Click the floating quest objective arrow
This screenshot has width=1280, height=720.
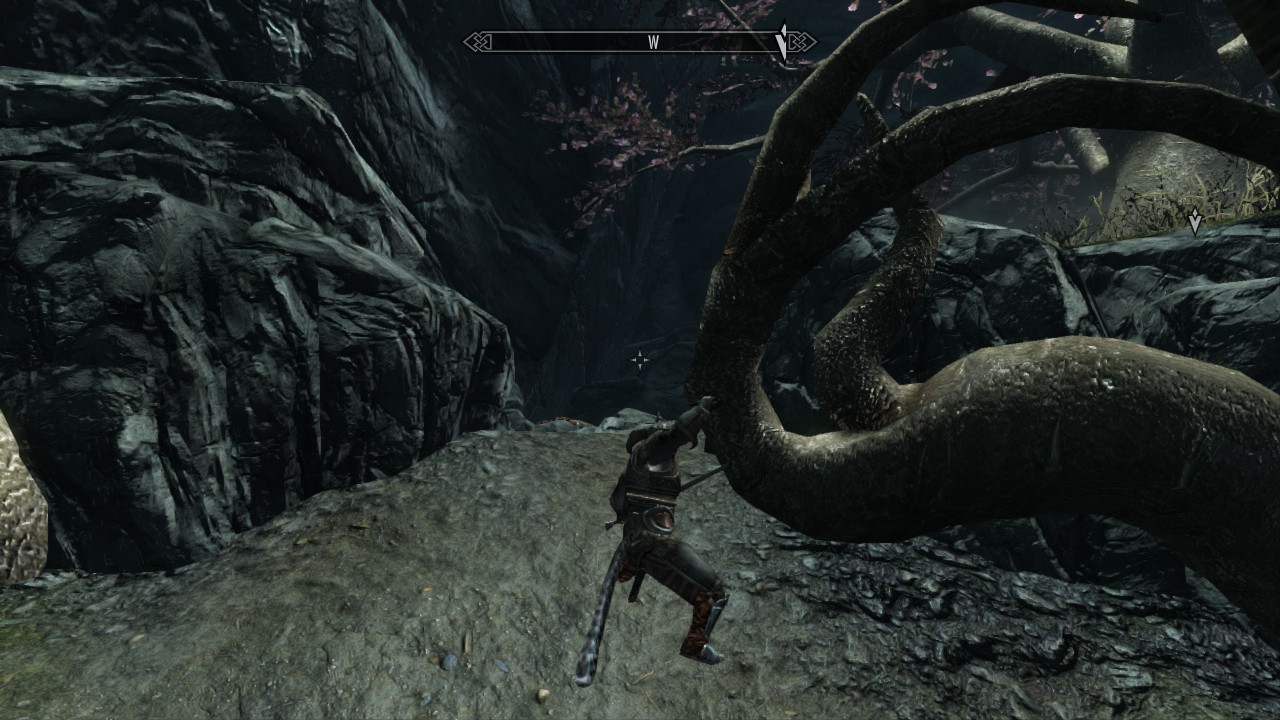1194,222
